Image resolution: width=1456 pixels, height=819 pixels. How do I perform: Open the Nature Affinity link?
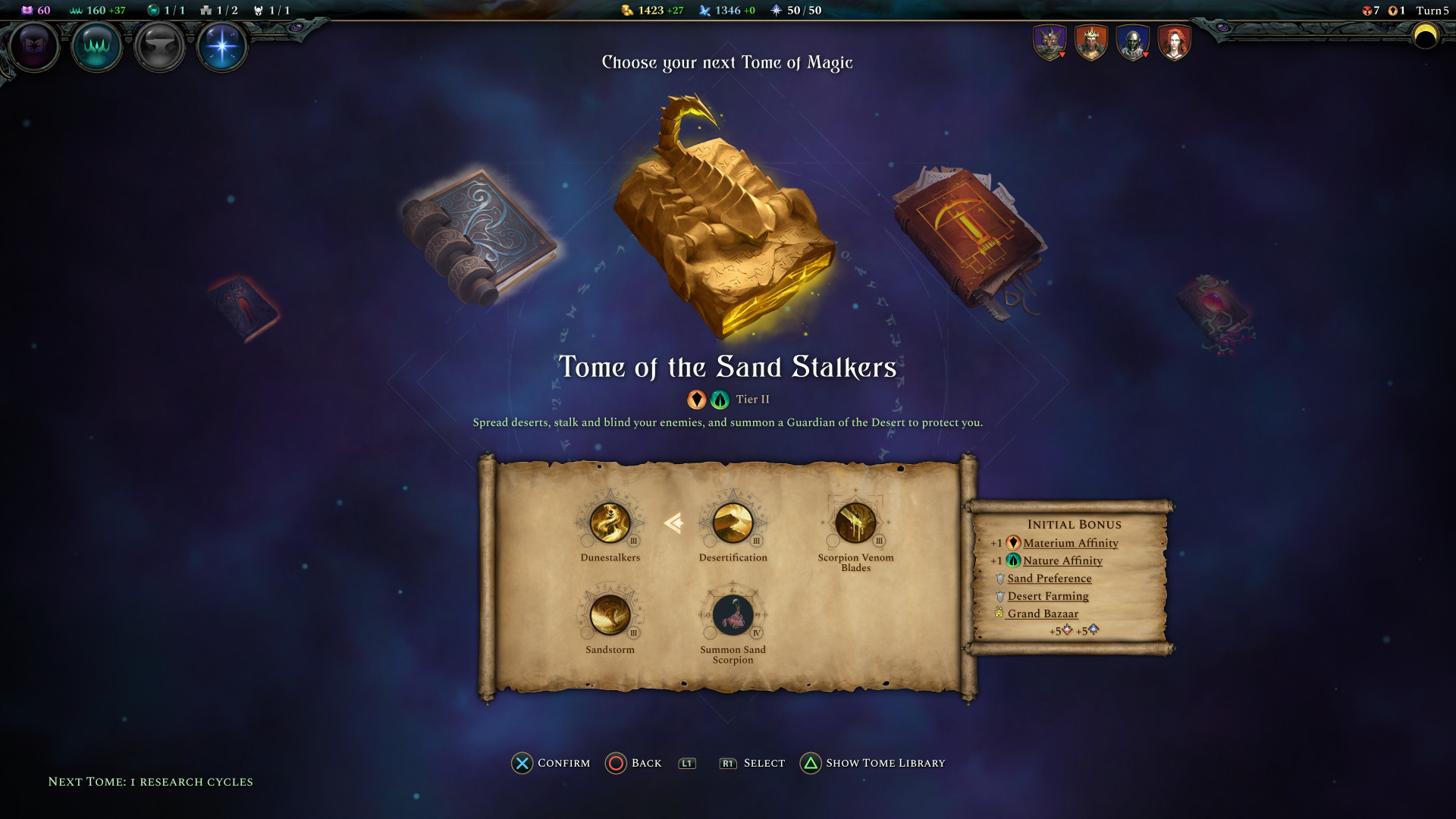pyautogui.click(x=1062, y=560)
